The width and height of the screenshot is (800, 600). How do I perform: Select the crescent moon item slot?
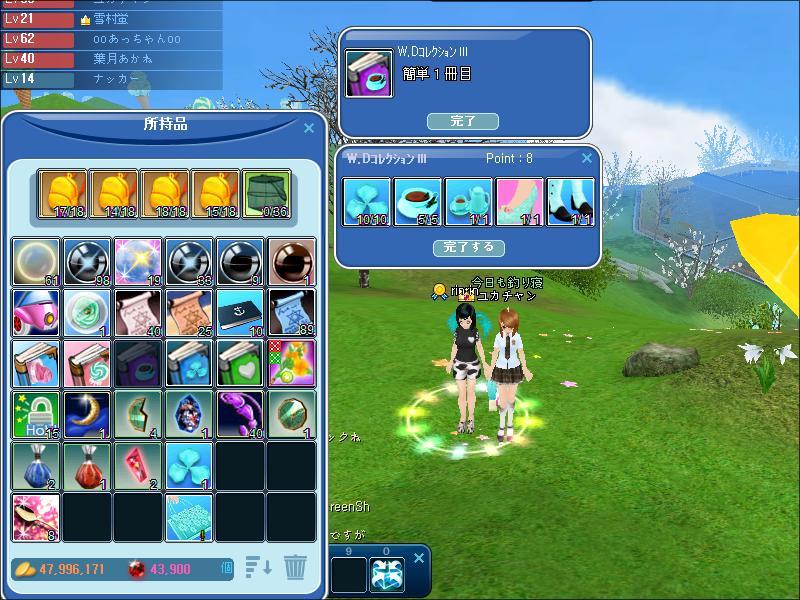(88, 415)
